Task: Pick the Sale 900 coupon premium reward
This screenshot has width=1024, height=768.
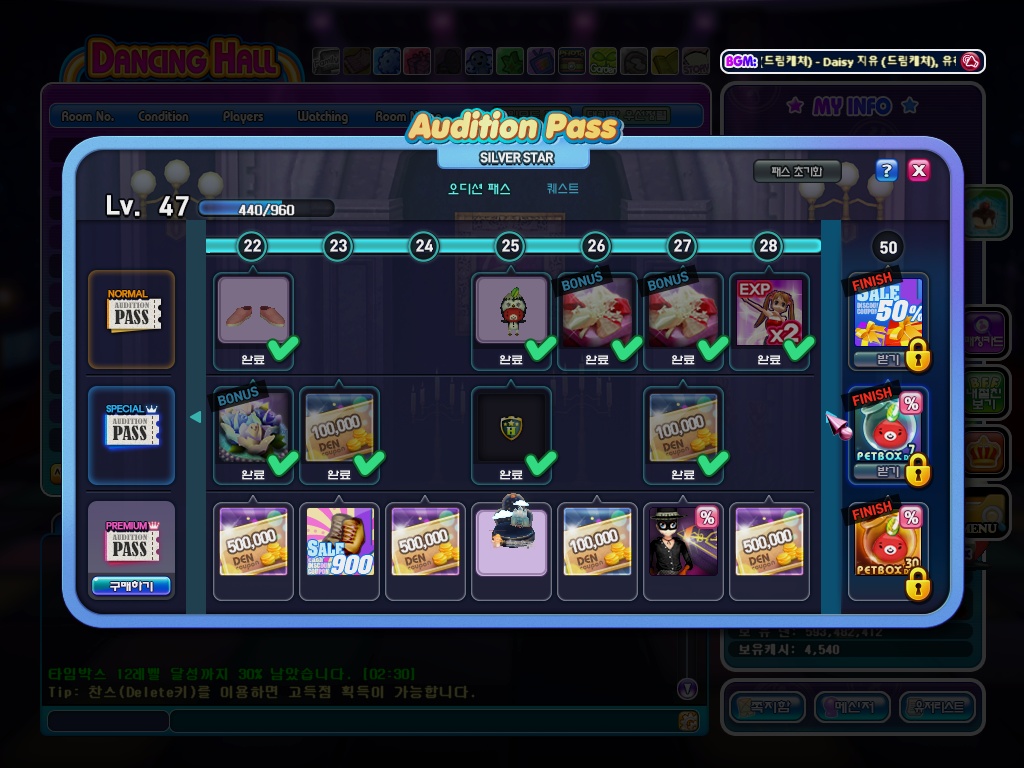Action: pos(339,542)
